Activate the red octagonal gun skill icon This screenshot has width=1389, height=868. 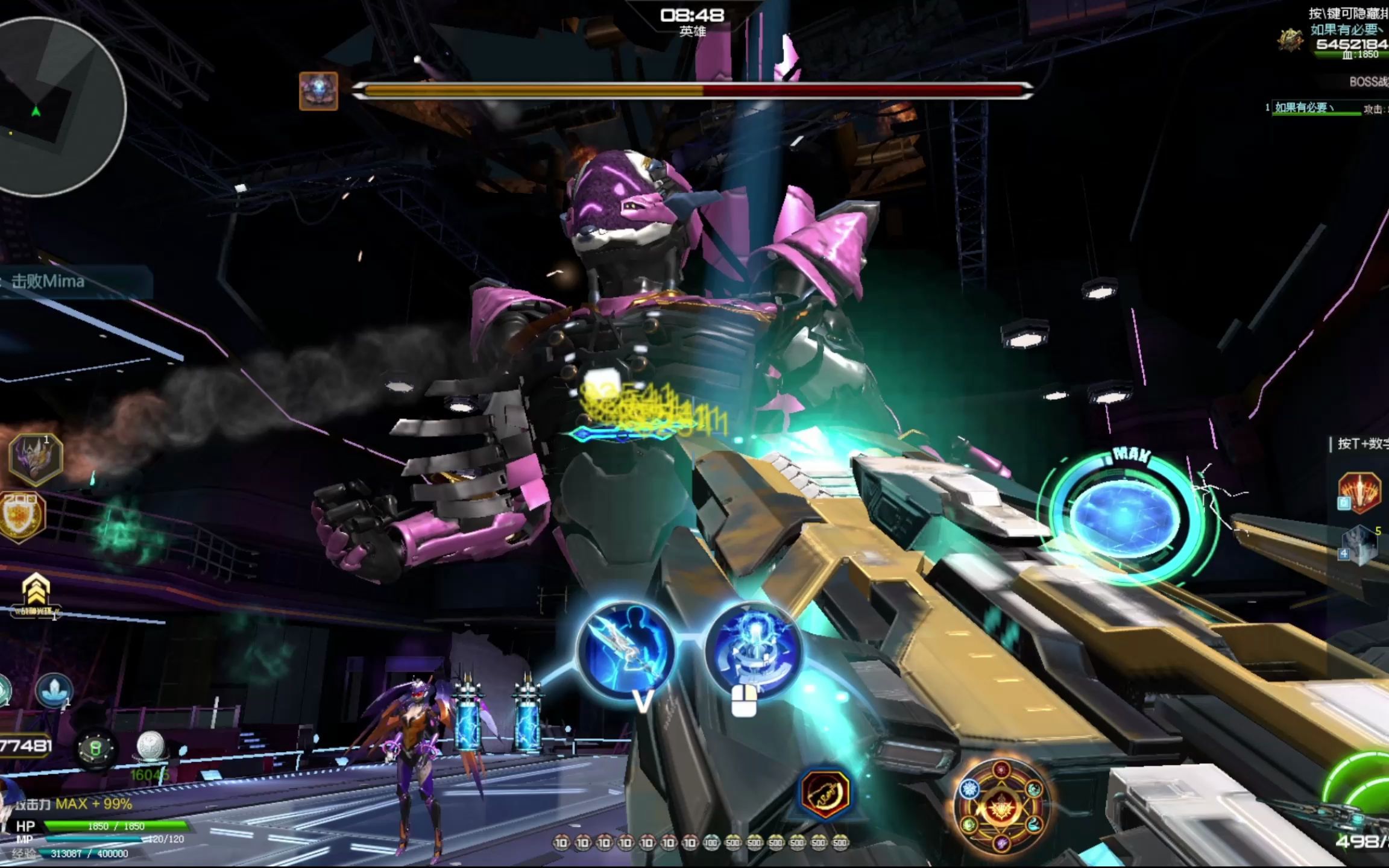825,793
